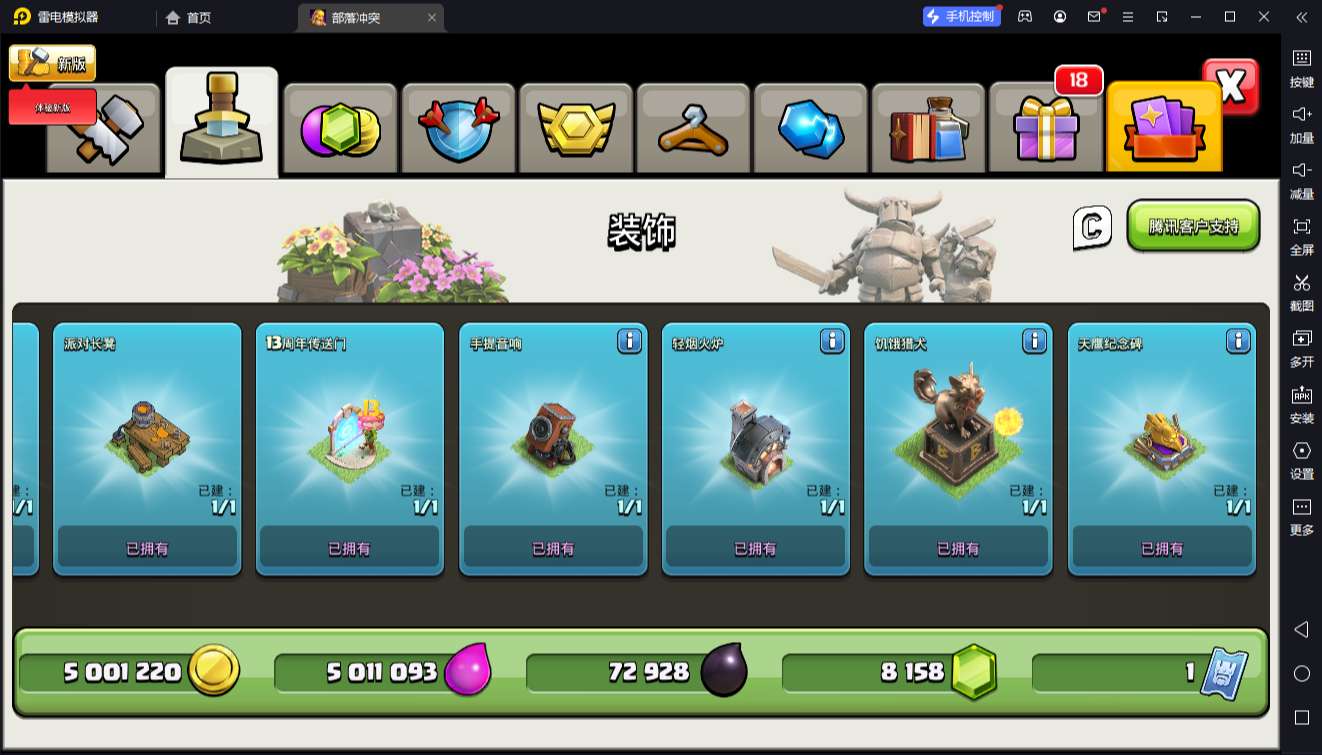Switch to the clothes hanger skins tab

[x=692, y=128]
